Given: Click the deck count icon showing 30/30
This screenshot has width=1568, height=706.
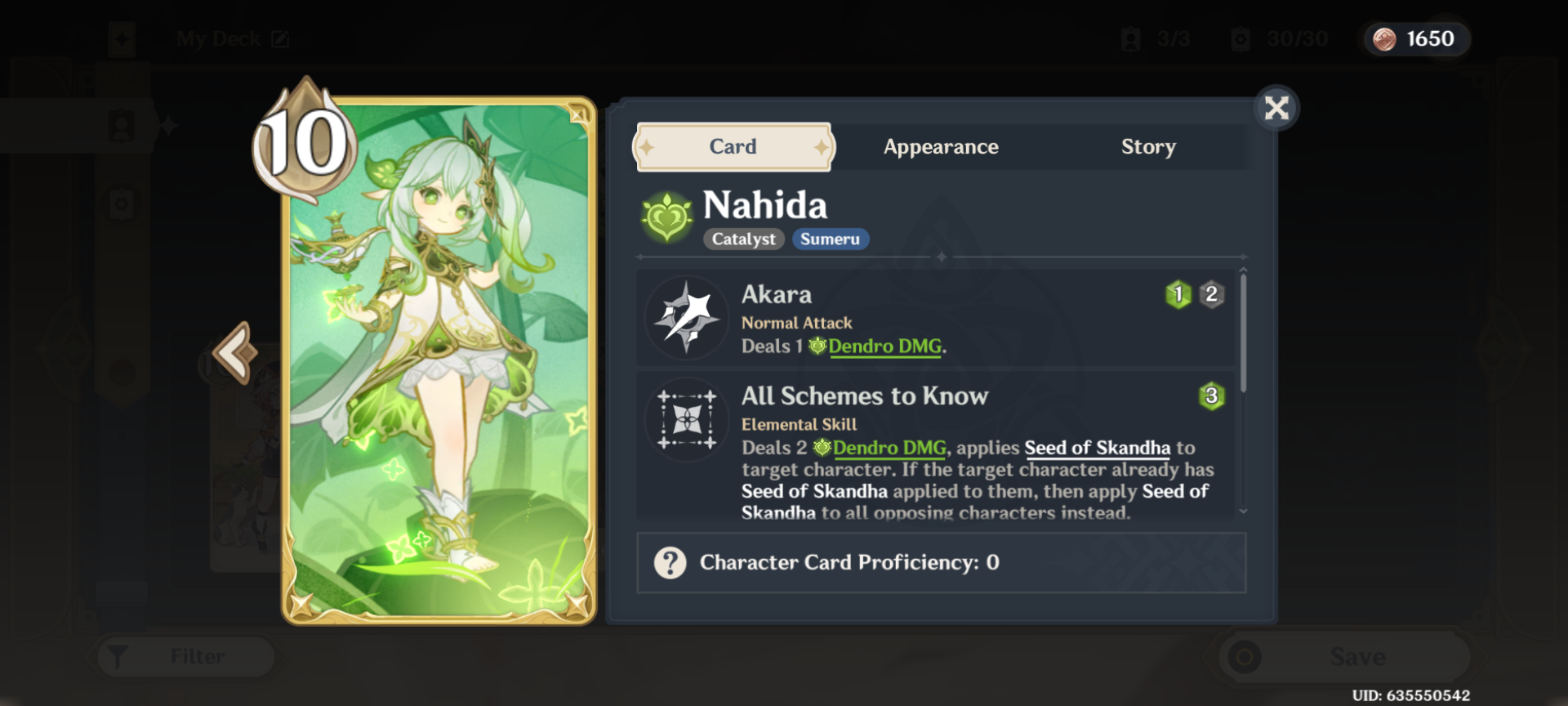Looking at the screenshot, I should tap(1242, 38).
